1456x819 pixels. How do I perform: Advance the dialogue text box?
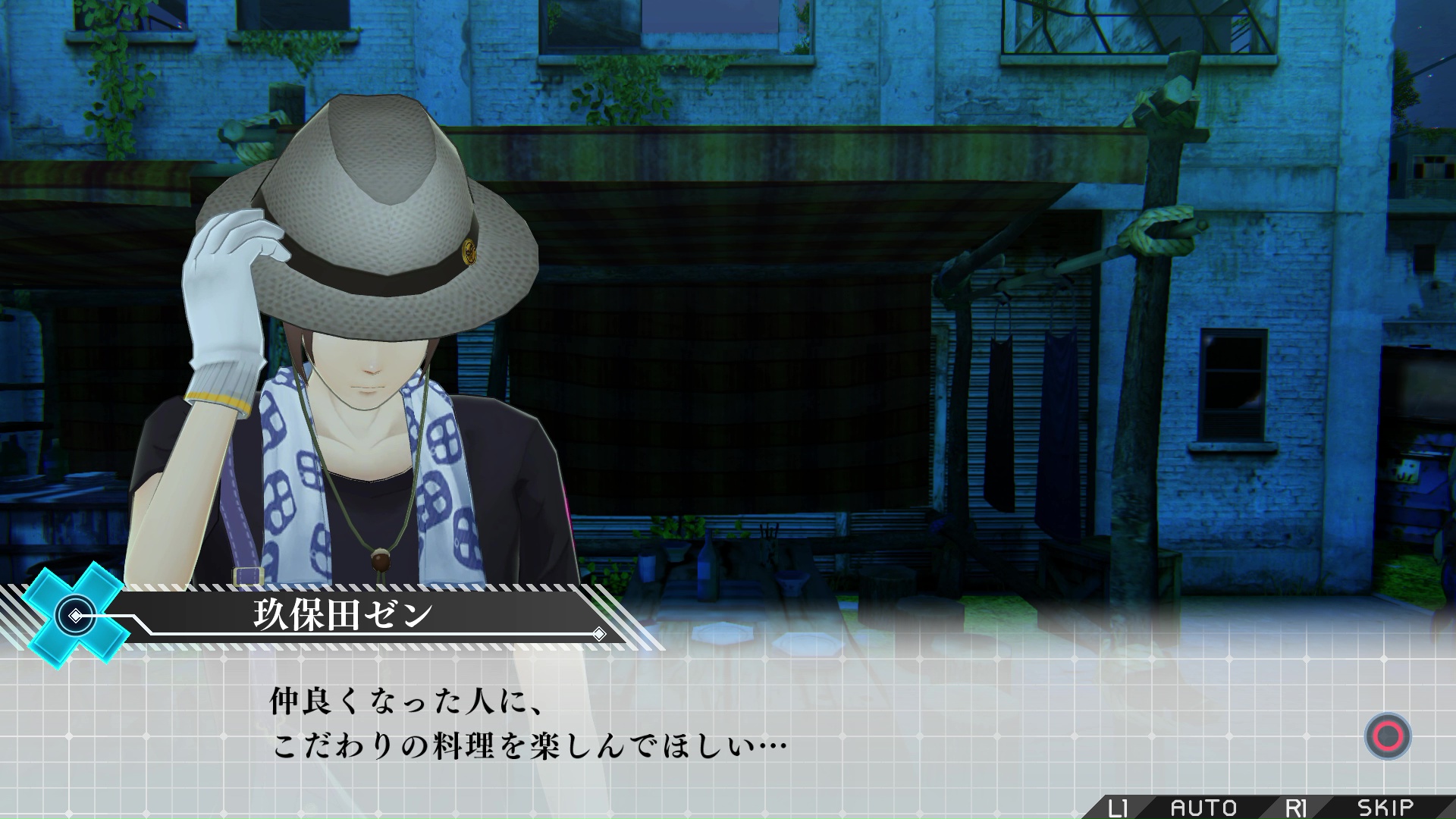(x=1387, y=736)
